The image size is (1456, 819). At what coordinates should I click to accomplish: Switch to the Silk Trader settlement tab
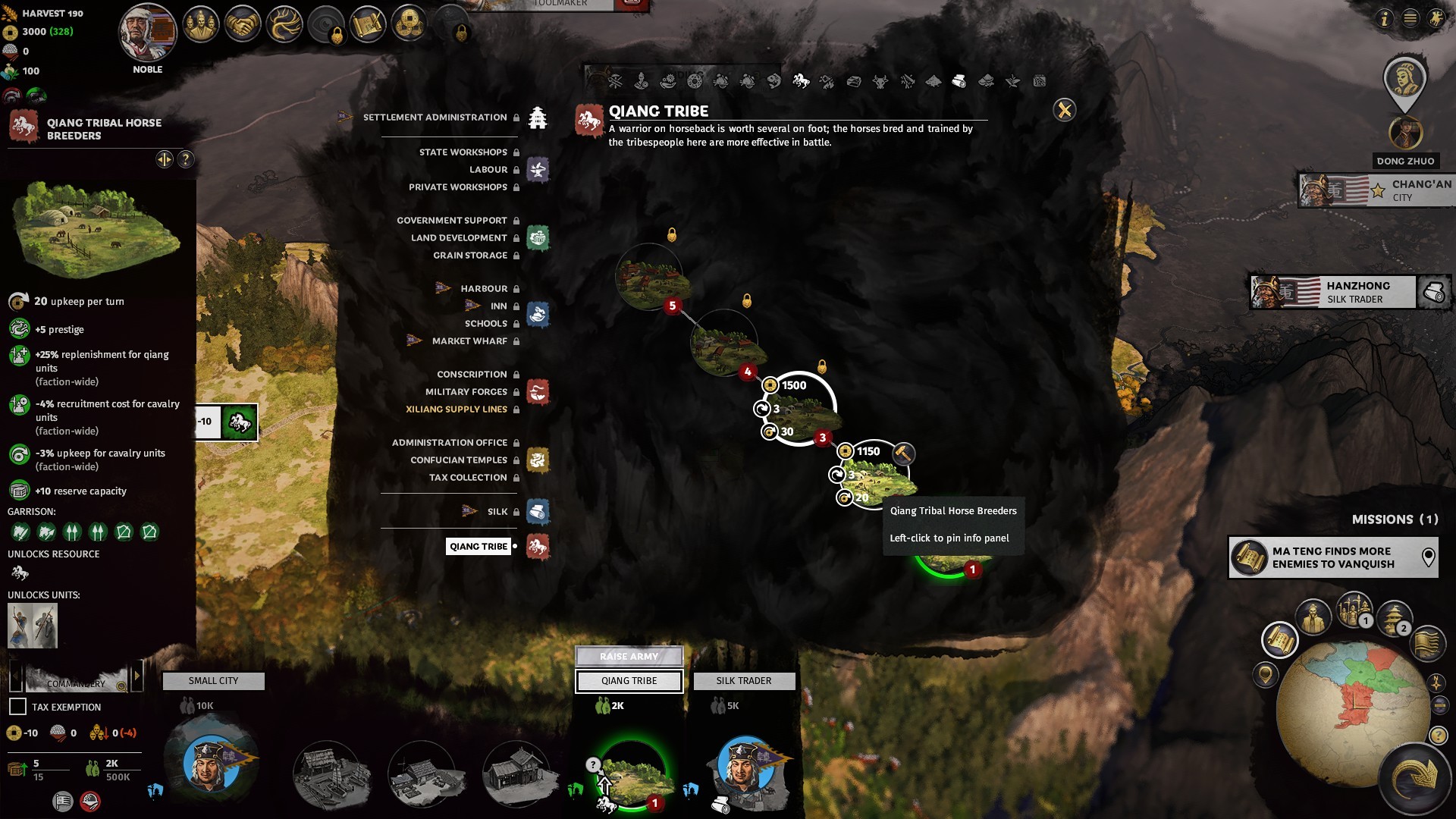pos(743,681)
